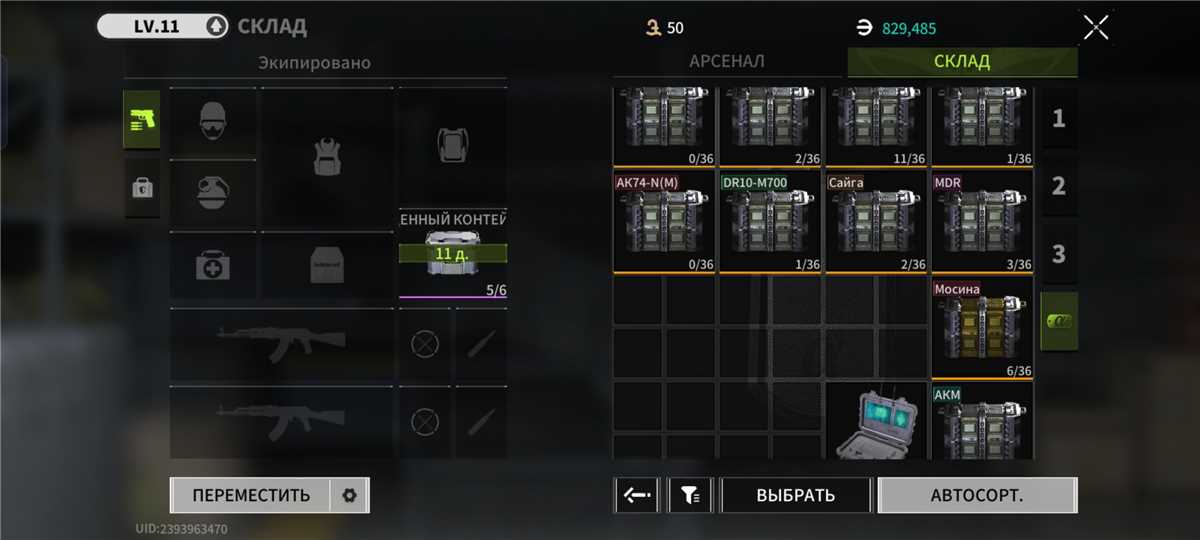Viewport: 1200px width, 540px height.
Task: Switch to storage page 2
Action: 1059,186
